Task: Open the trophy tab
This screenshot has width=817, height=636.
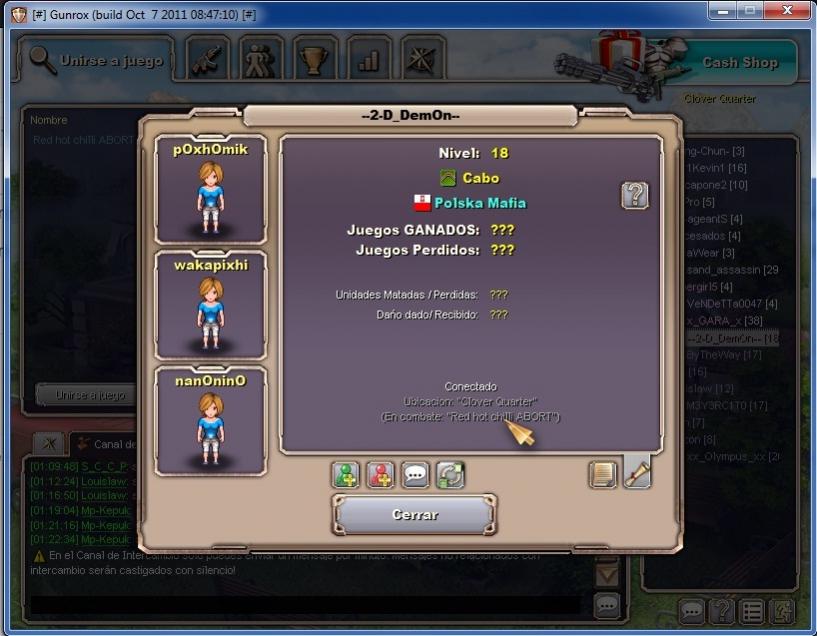Action: tap(316, 60)
